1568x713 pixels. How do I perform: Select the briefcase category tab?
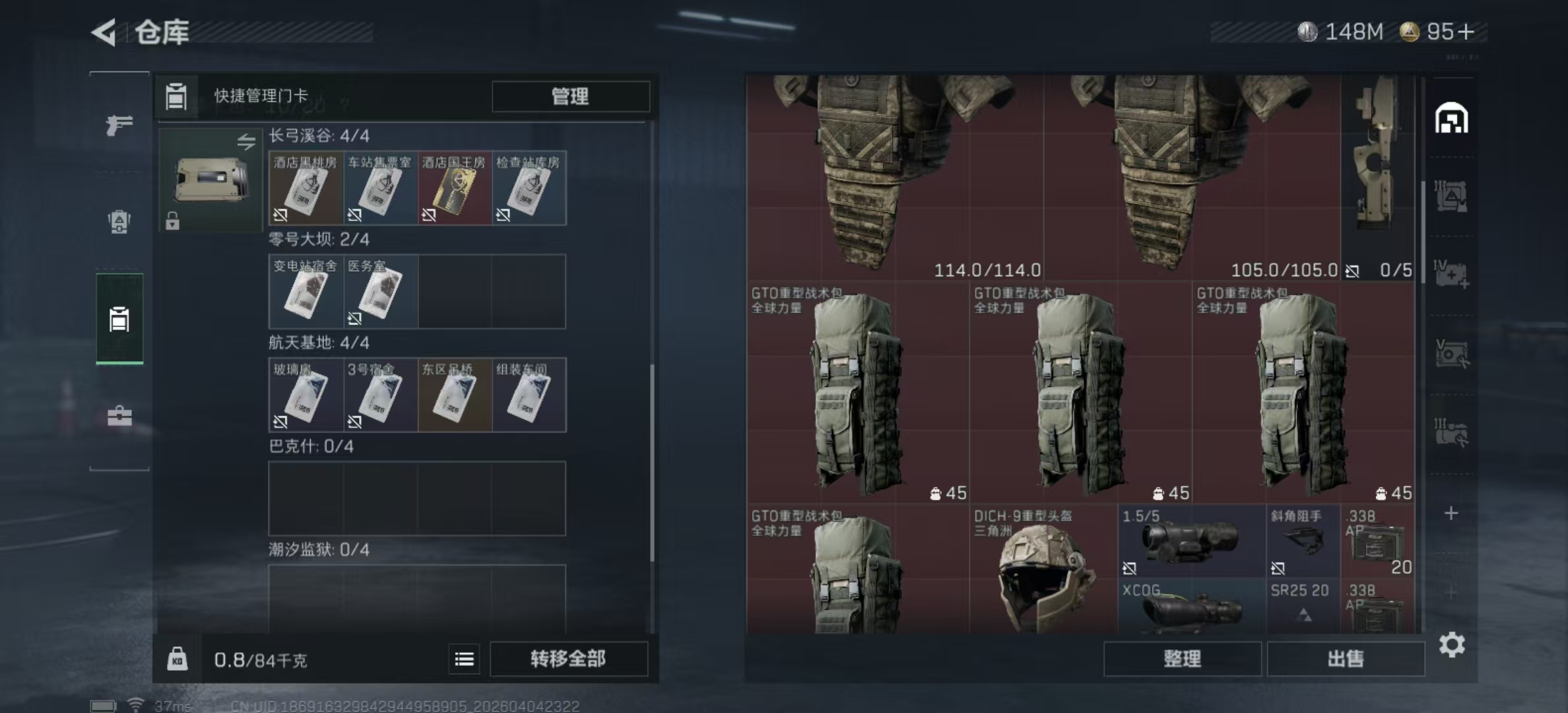pos(119,416)
